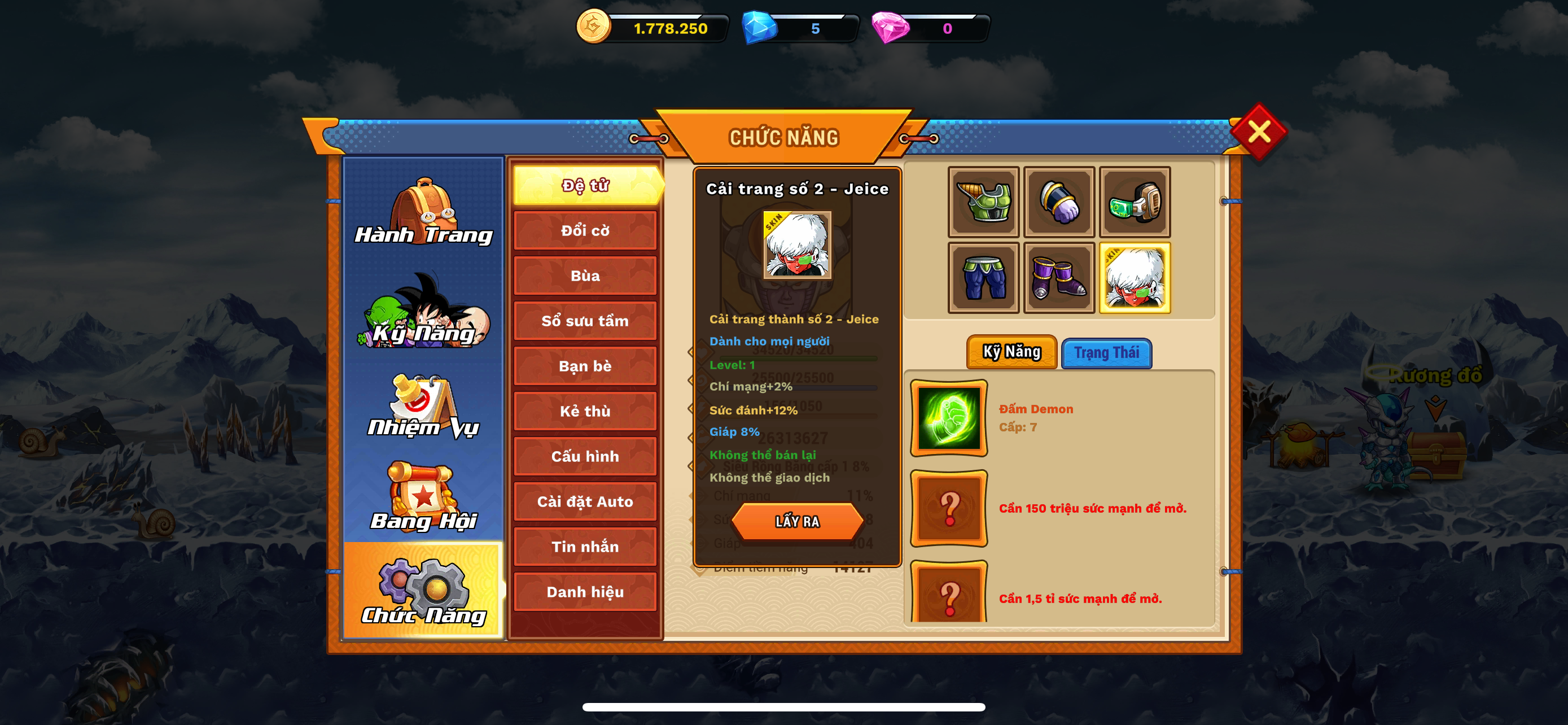
Task: Select the Đấm Demon skill icon
Action: pyautogui.click(x=948, y=418)
